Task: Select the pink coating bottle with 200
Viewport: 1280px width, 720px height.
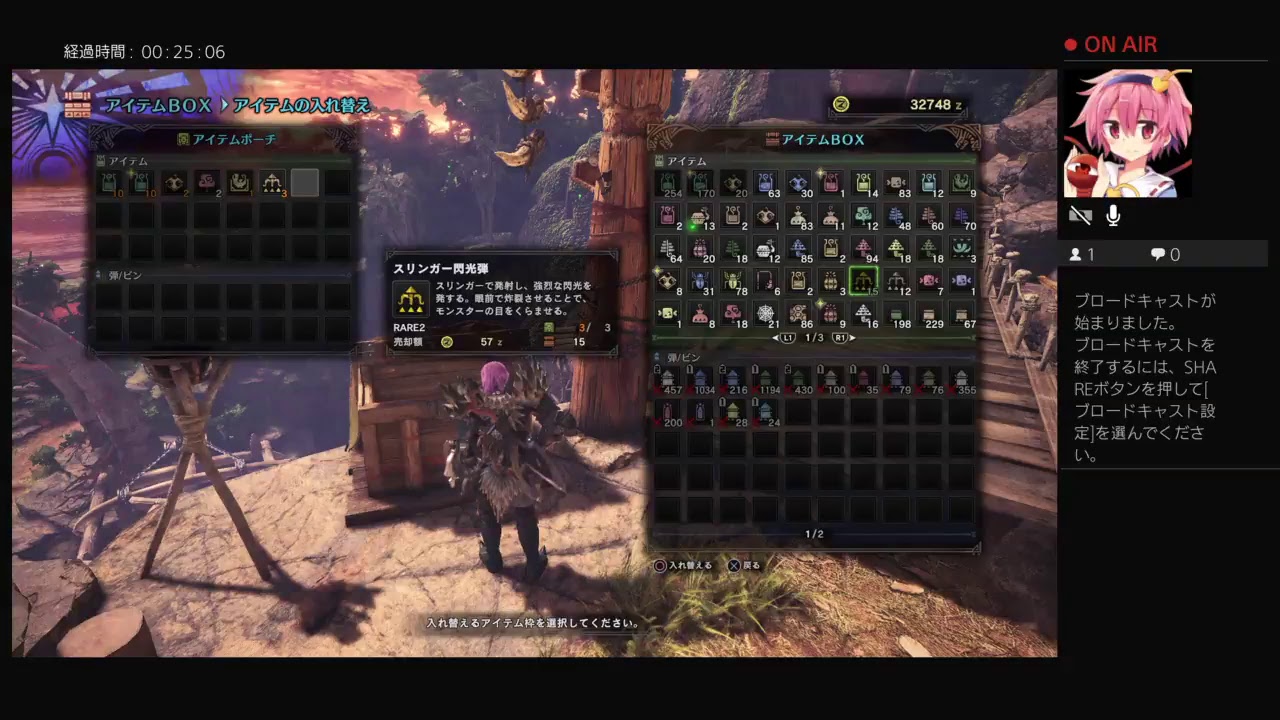Action: (668, 412)
